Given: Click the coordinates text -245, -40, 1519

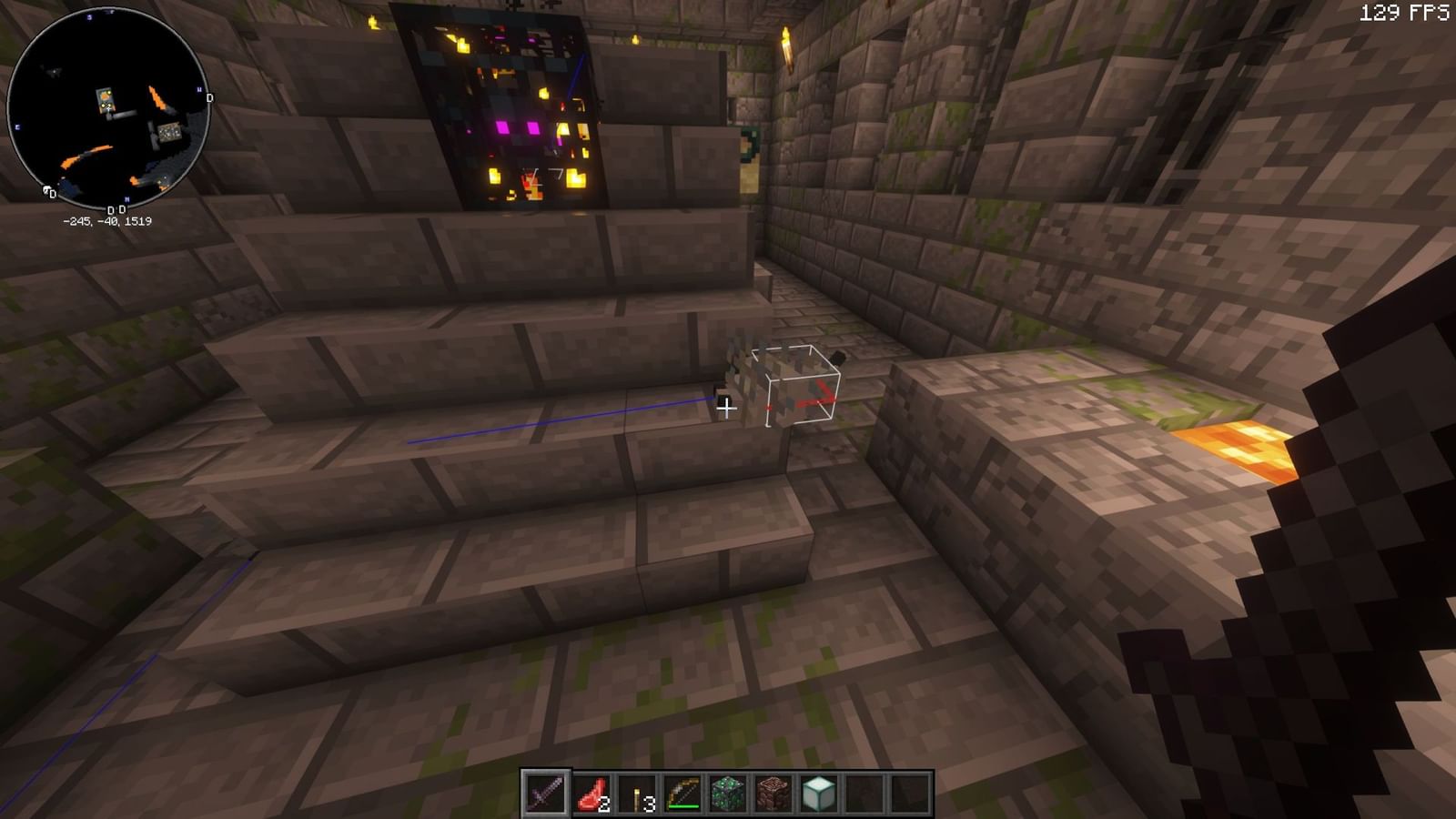Looking at the screenshot, I should 108,221.
